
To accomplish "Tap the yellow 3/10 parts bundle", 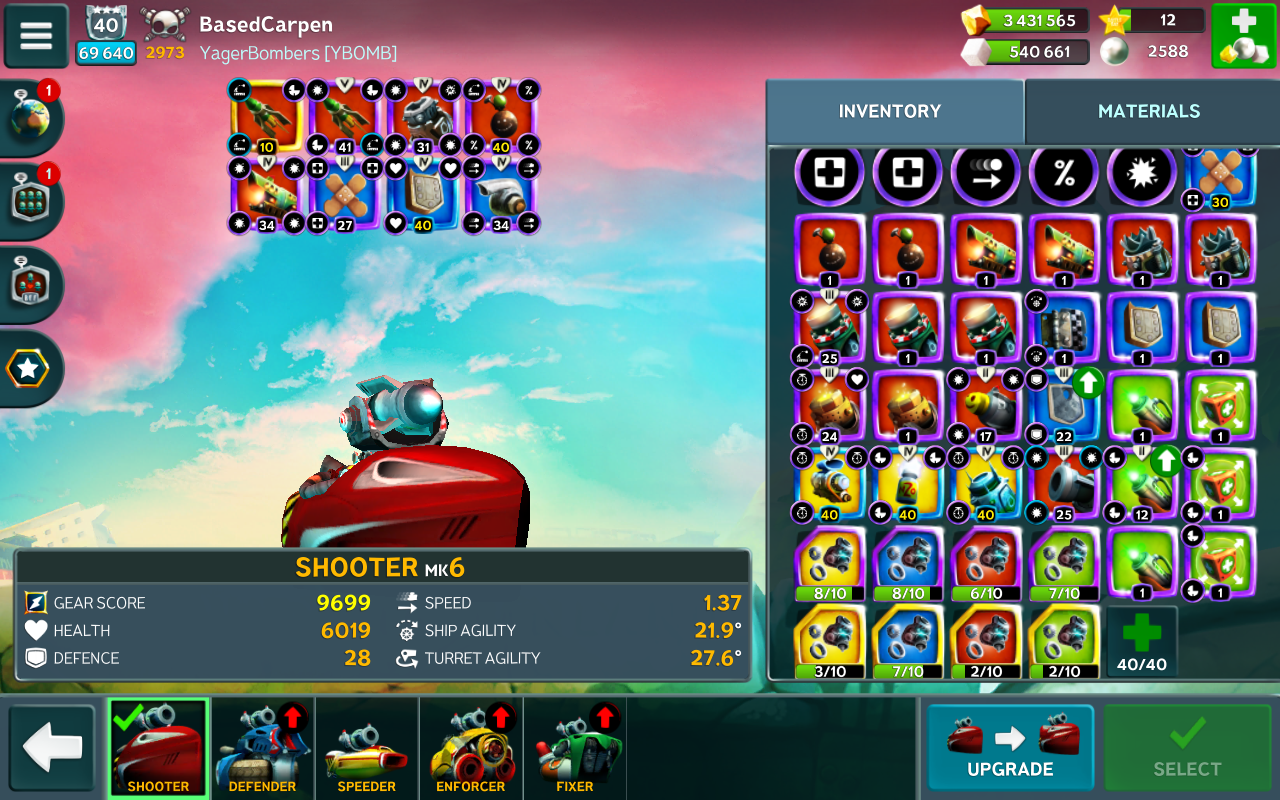I will point(830,641).
